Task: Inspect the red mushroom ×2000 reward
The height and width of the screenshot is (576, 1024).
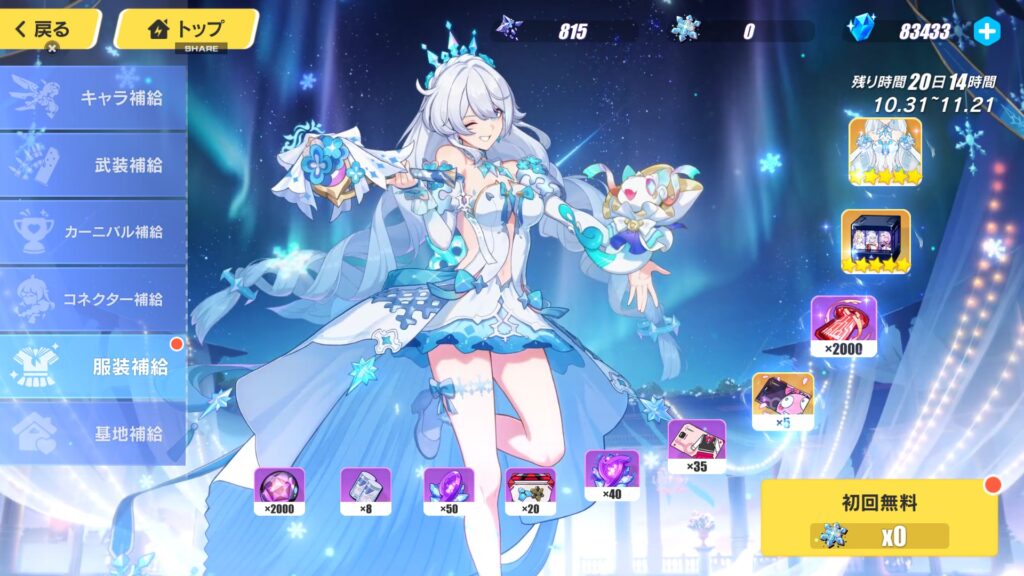Action: click(843, 326)
